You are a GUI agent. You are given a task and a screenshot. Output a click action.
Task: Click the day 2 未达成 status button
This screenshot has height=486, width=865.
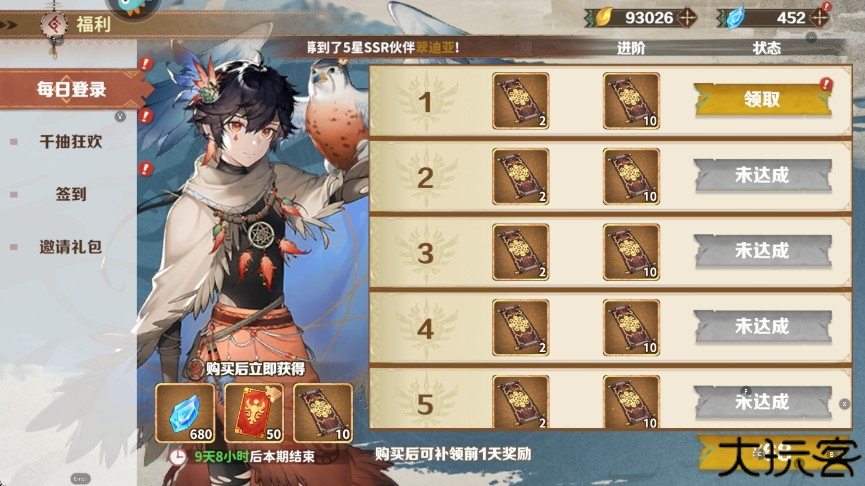762,176
